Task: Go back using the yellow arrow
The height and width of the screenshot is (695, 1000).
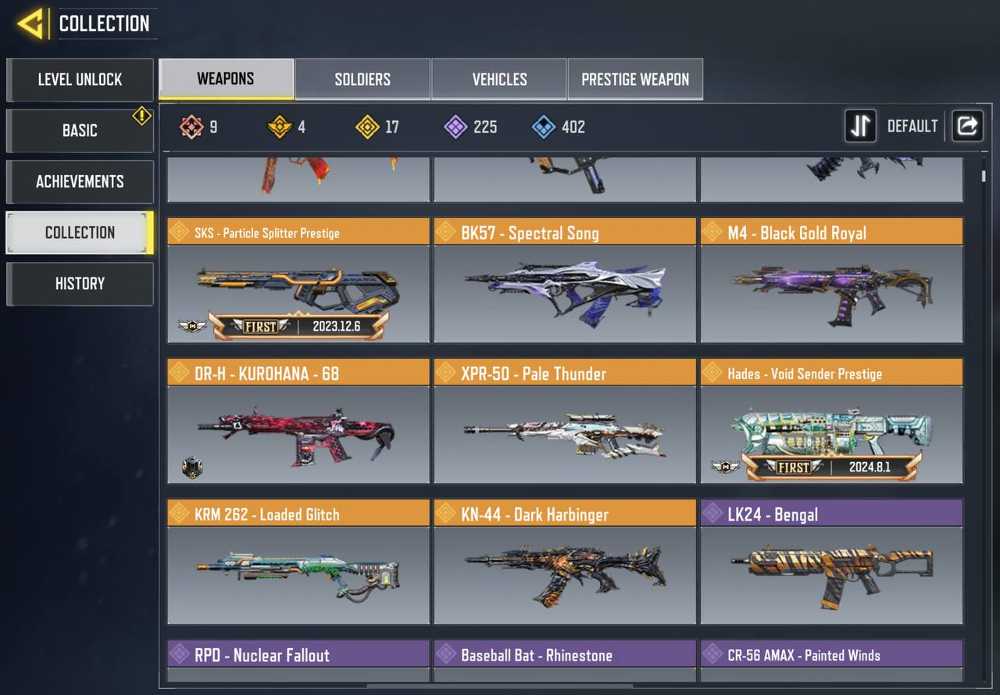Action: [x=30, y=23]
